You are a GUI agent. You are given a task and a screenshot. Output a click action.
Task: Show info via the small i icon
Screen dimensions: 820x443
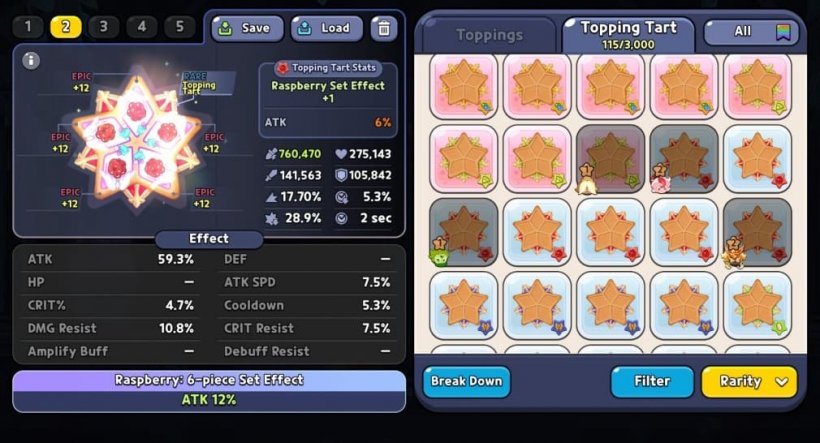point(32,60)
